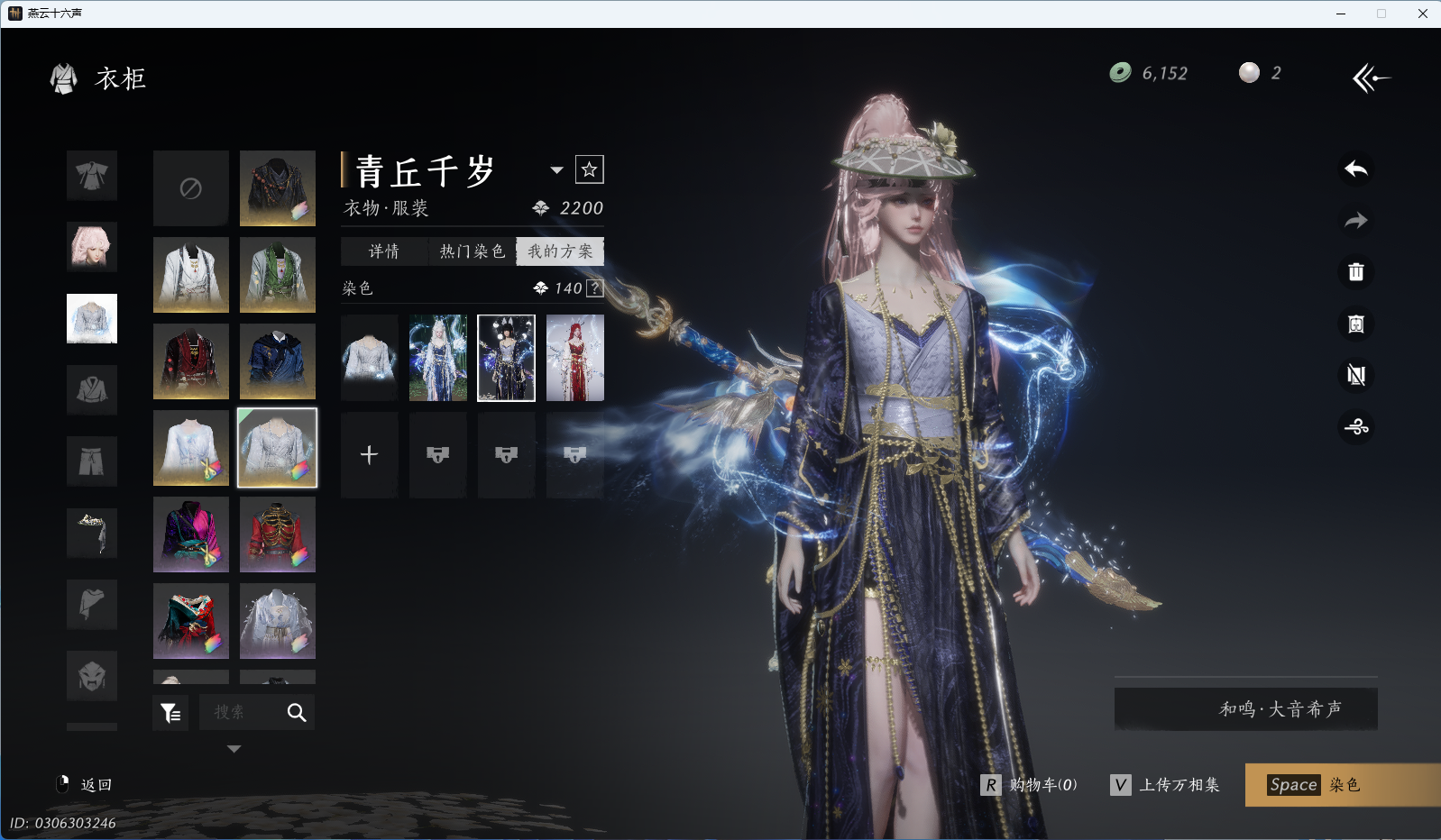Select the red and black robe outfit
This screenshot has height=840, width=1441.
point(190,361)
